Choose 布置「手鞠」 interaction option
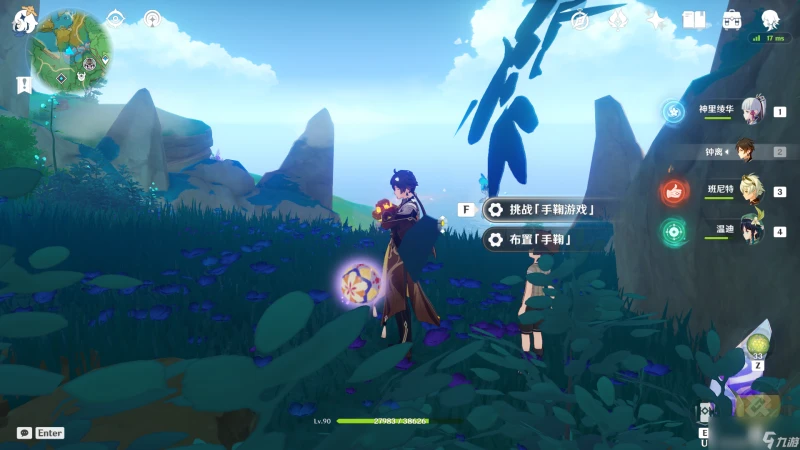This screenshot has height=450, width=800. click(x=533, y=239)
